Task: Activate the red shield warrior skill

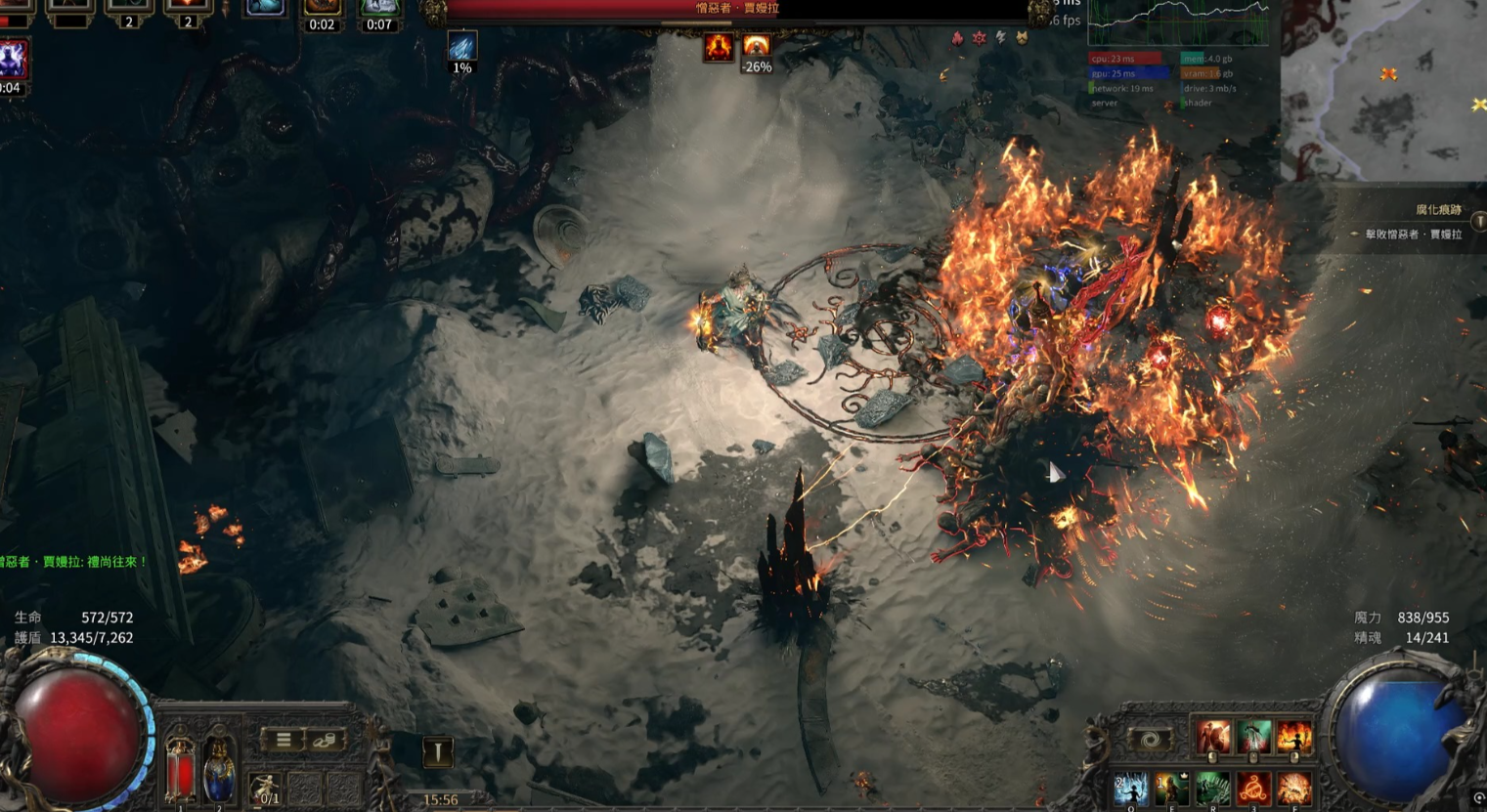Action: pyautogui.click(x=1212, y=738)
